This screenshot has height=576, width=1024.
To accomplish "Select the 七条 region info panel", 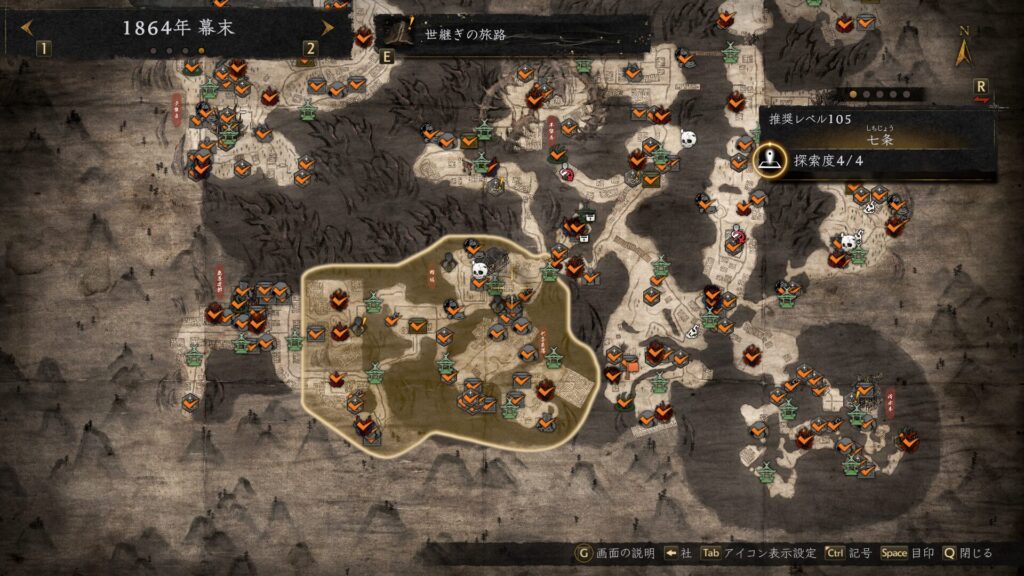I will tap(880, 130).
